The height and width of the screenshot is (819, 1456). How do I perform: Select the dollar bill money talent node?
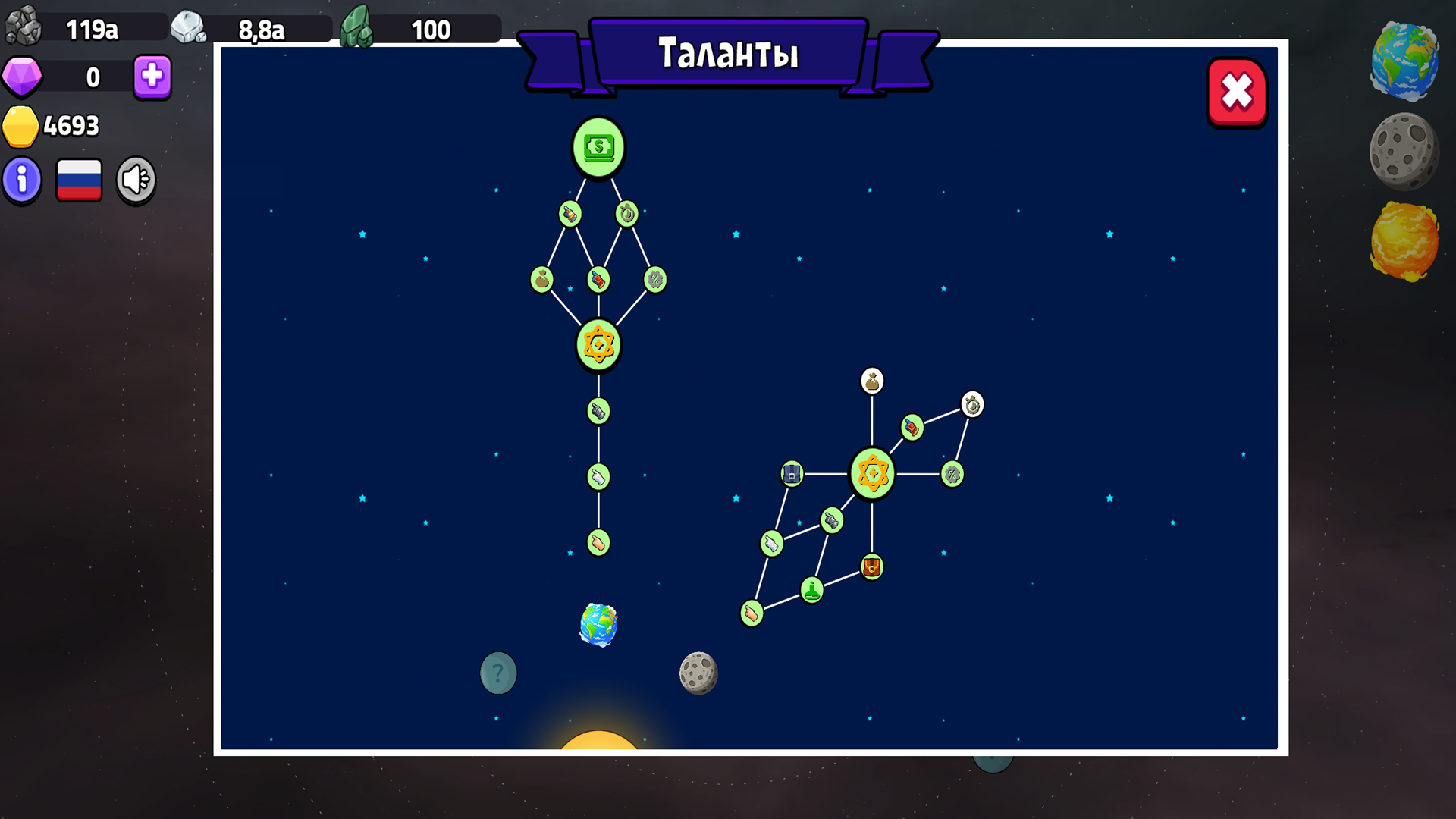pos(599,148)
